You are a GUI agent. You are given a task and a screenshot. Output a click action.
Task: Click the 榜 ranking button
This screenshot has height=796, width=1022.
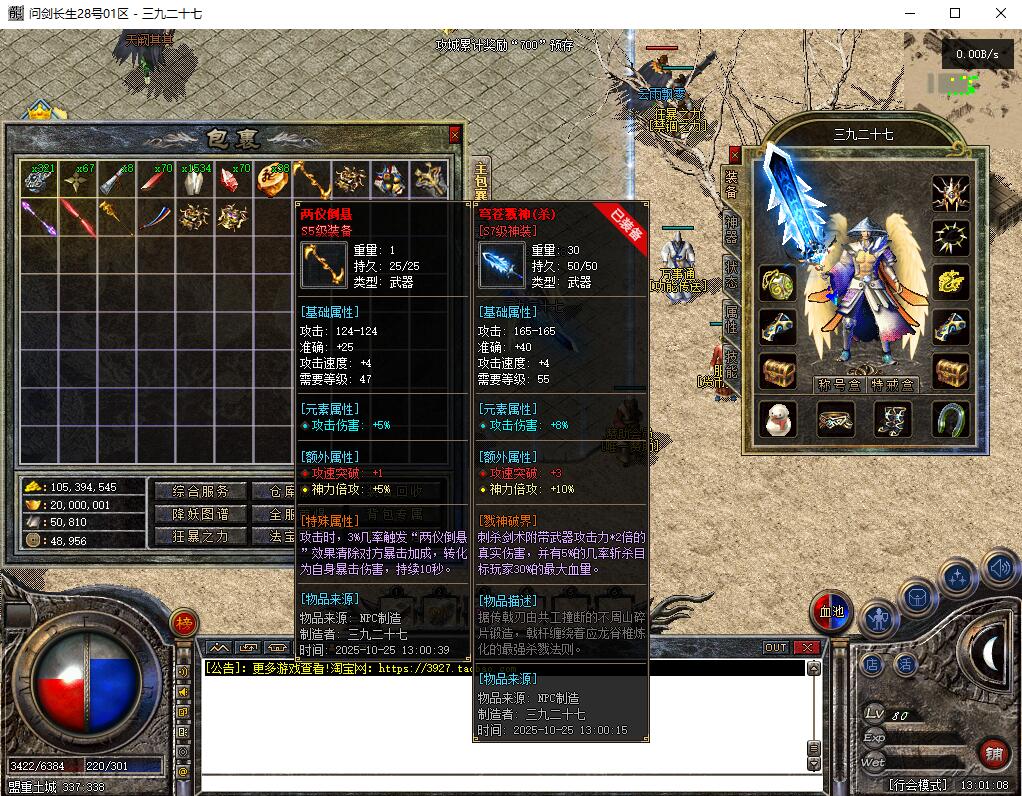tap(184, 623)
